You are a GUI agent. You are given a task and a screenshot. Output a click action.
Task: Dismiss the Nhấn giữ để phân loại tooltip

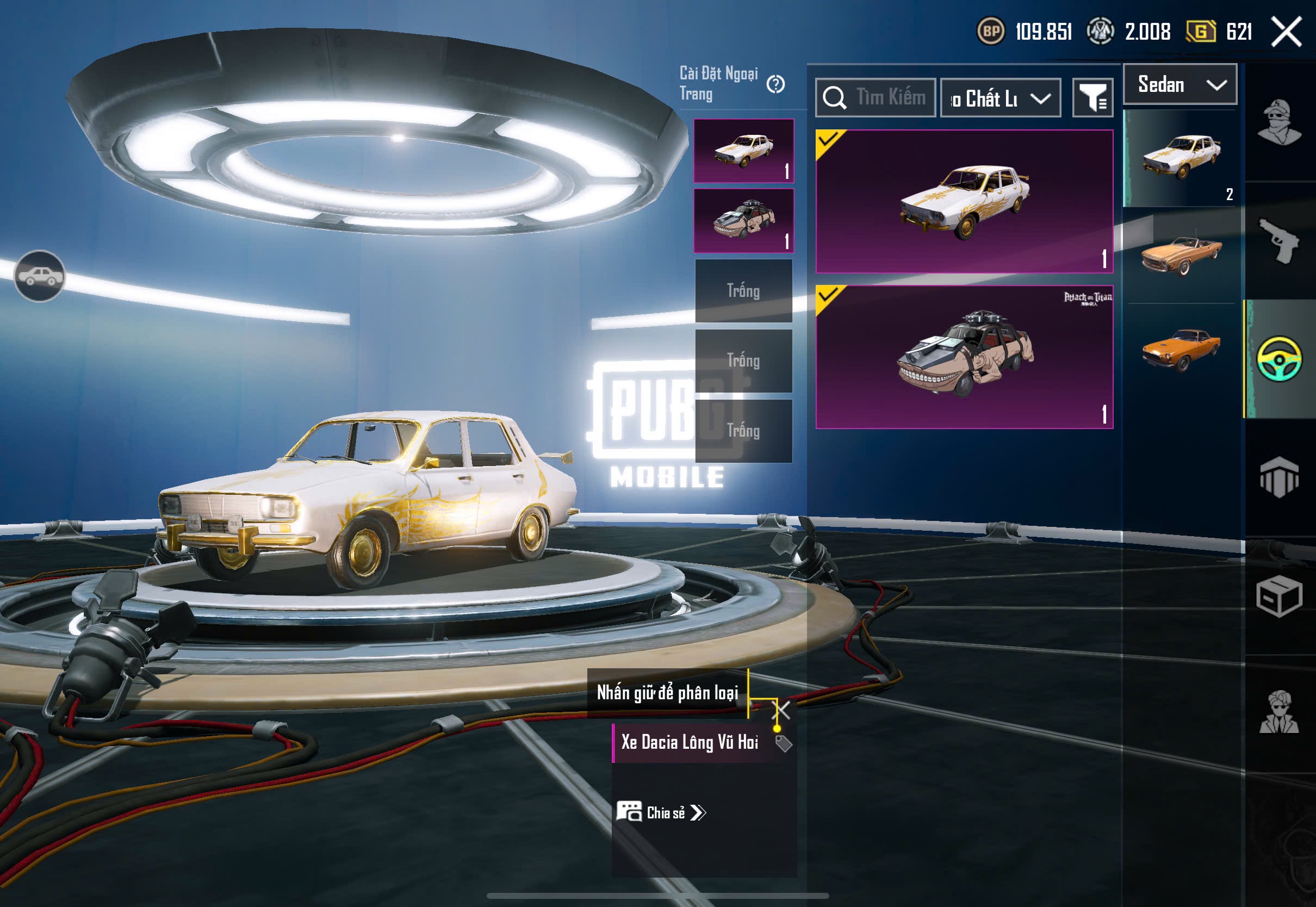coord(783,709)
